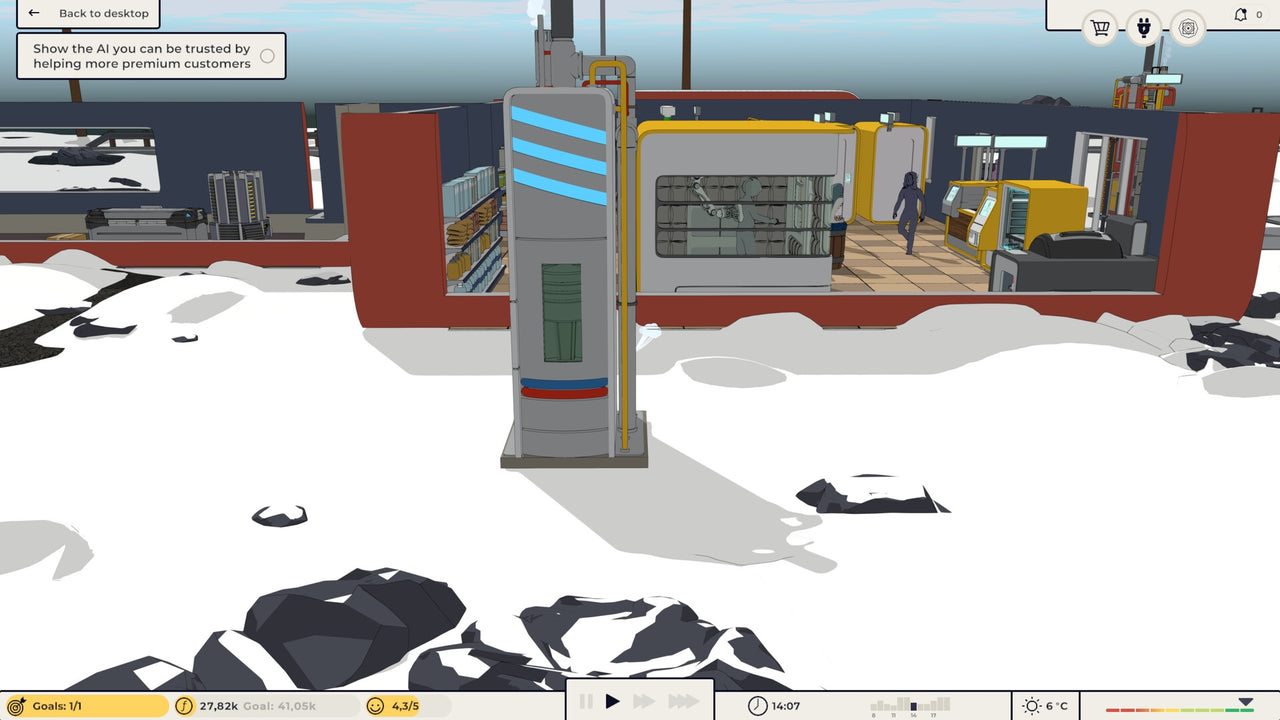Click the satisfaction smiley icon
1280x720 pixels.
(374, 705)
